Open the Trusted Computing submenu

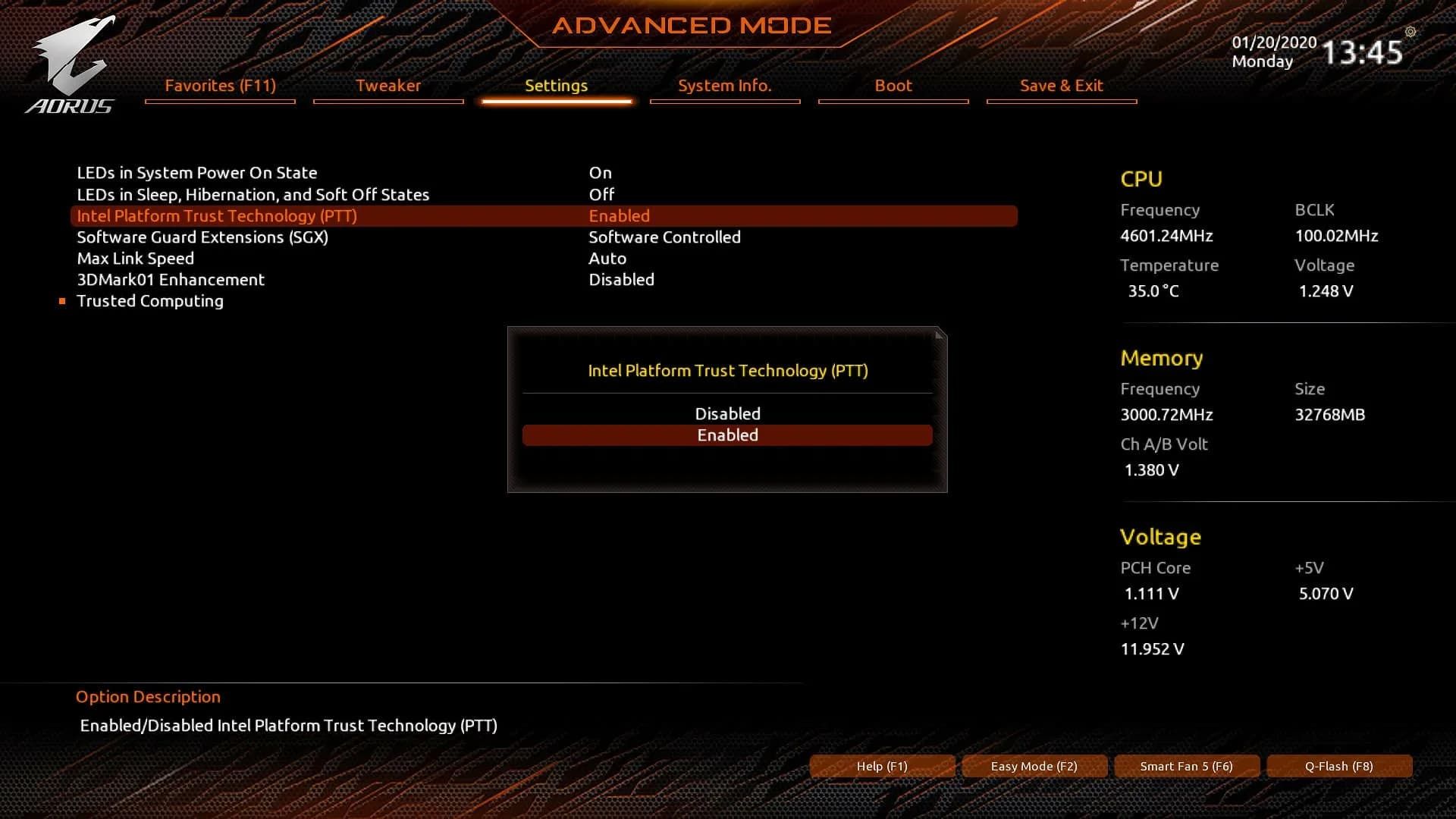tap(150, 301)
